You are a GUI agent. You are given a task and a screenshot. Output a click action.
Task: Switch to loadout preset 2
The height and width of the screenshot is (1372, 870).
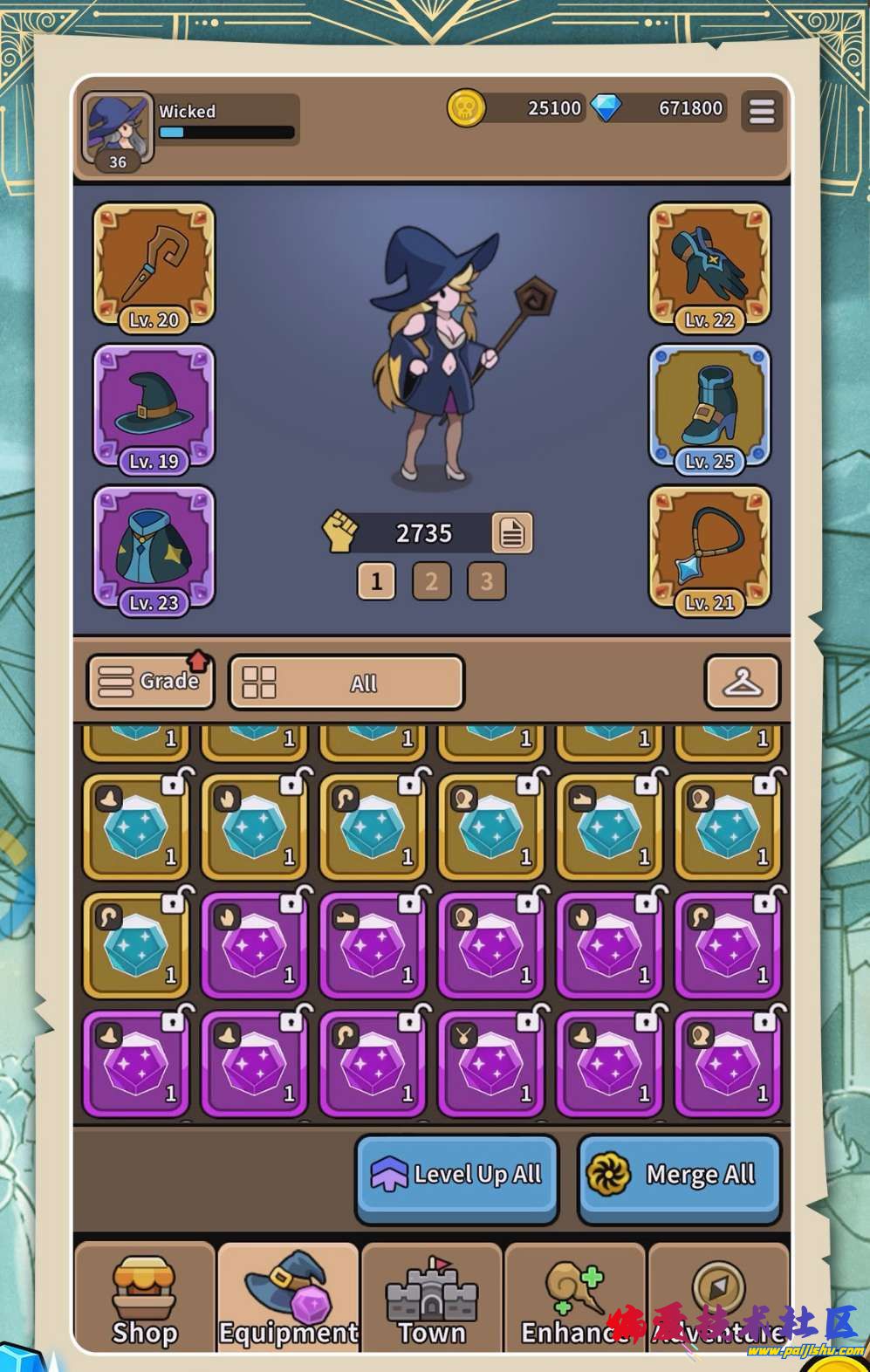coord(431,581)
